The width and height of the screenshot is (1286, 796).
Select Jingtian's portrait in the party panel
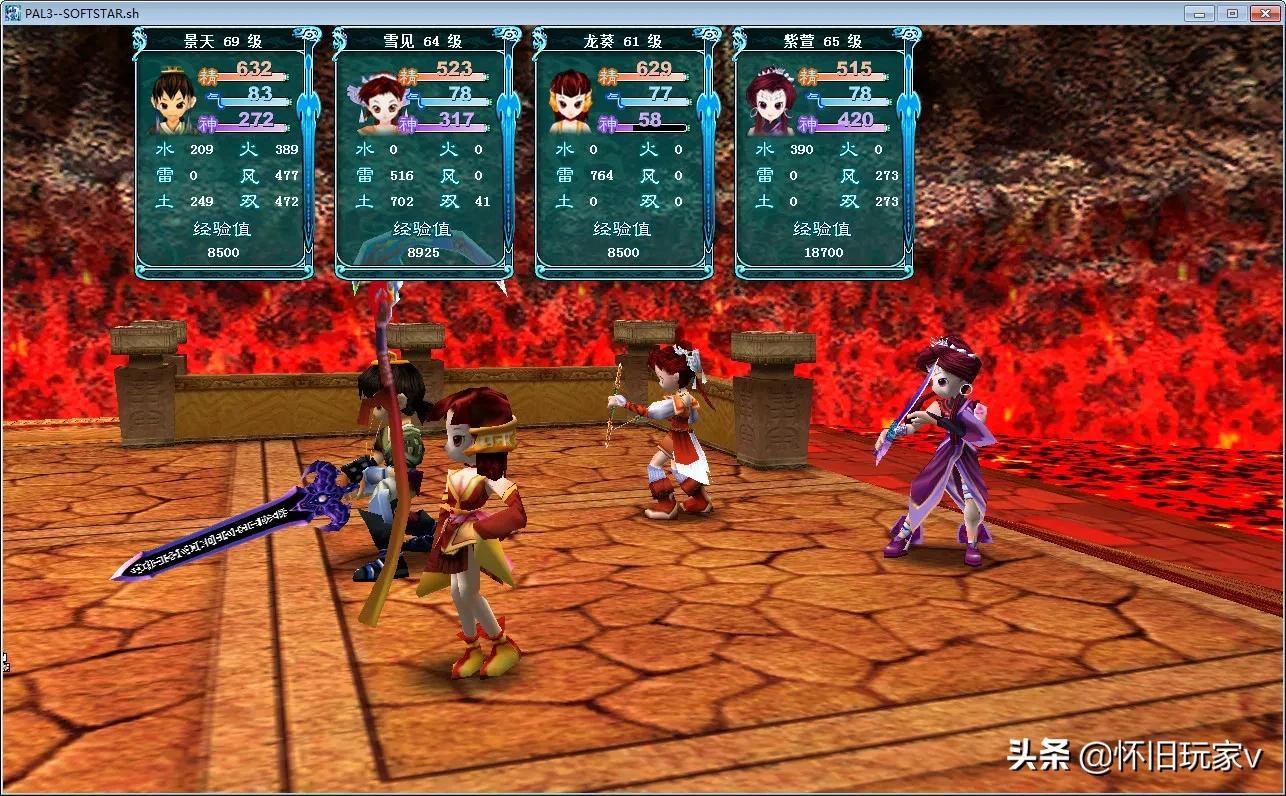170,100
